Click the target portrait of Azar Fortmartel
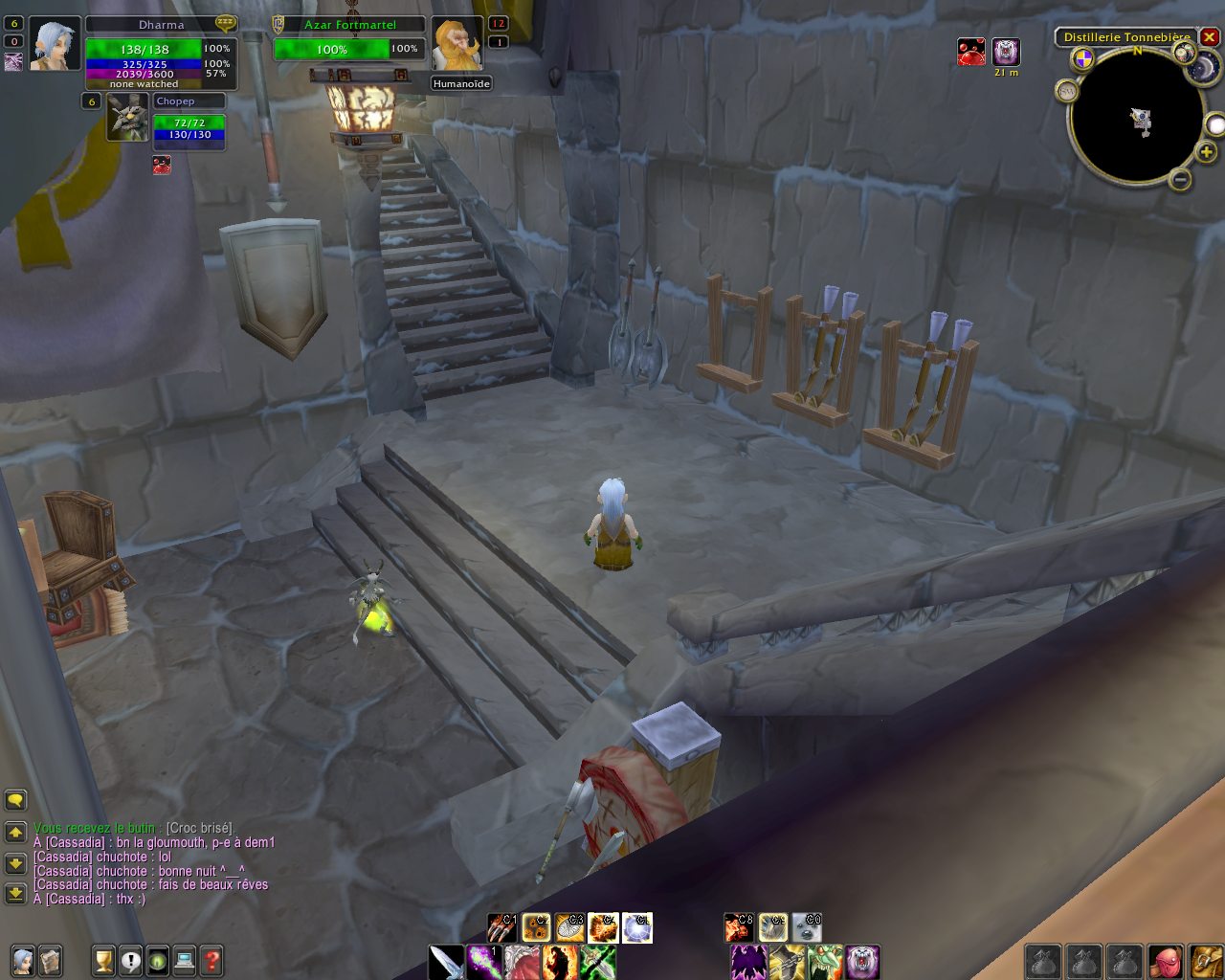Image resolution: width=1225 pixels, height=980 pixels. 457,44
